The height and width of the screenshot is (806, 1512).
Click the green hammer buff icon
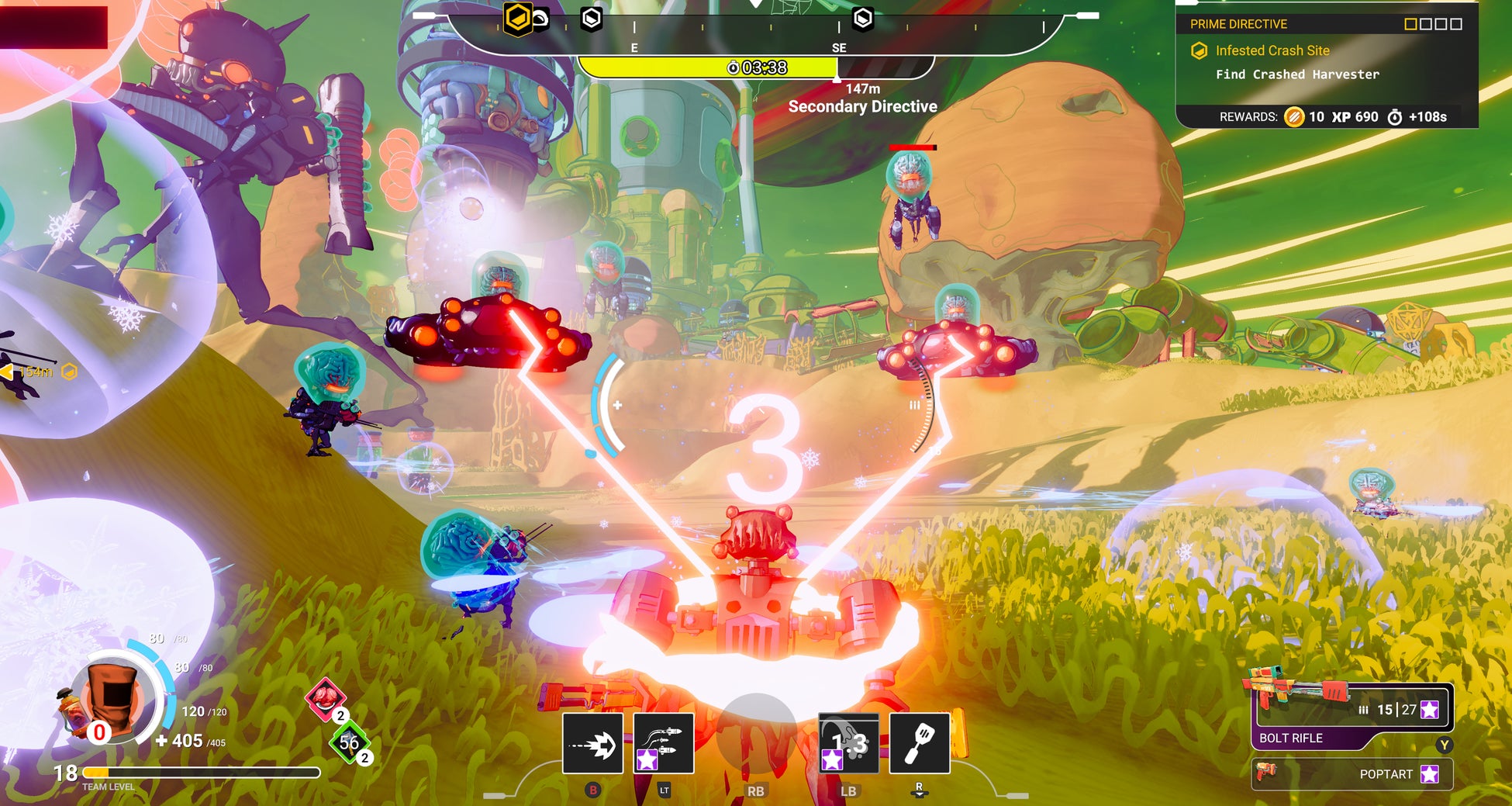point(349,742)
